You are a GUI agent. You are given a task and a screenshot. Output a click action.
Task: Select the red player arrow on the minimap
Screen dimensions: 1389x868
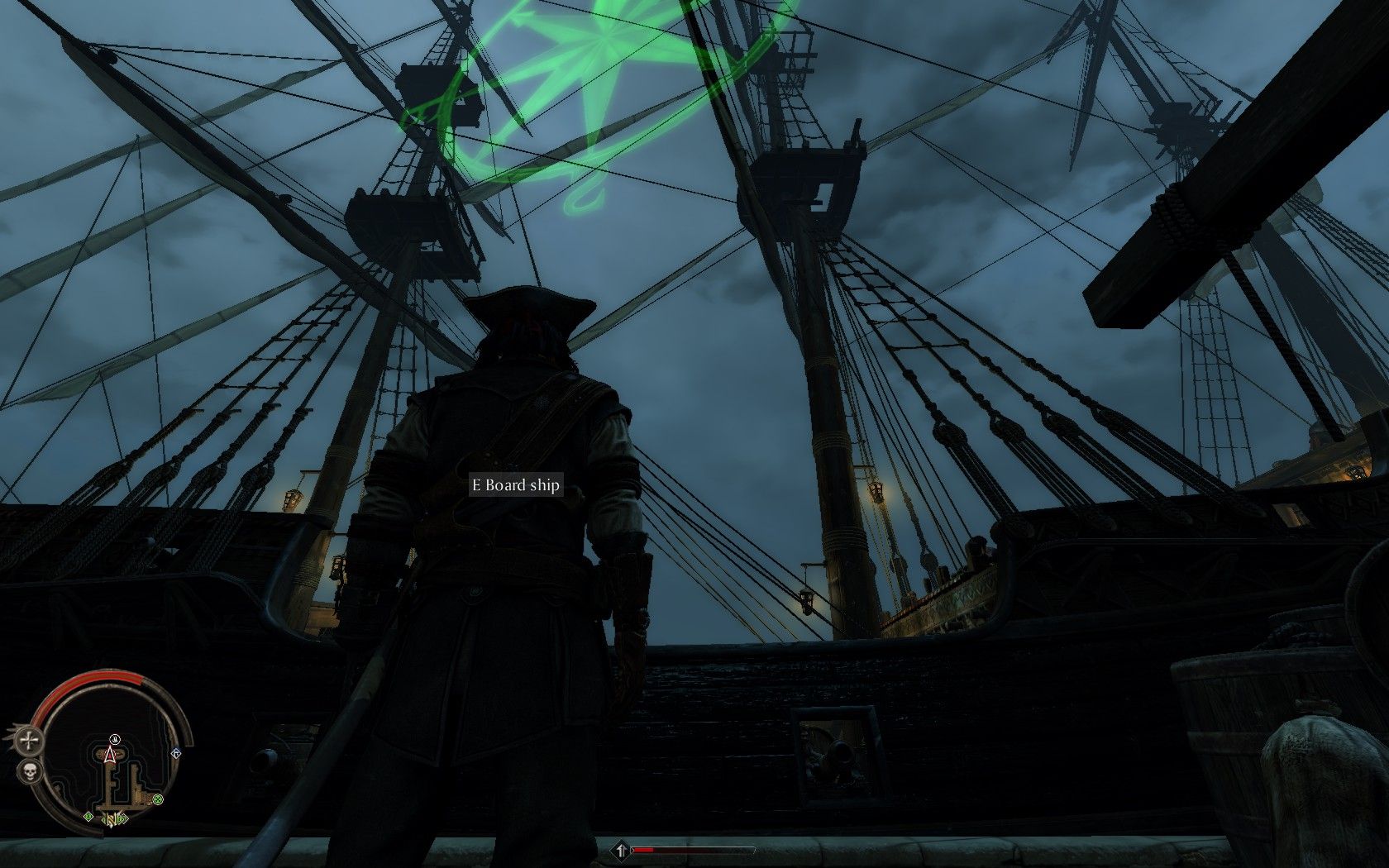point(109,753)
